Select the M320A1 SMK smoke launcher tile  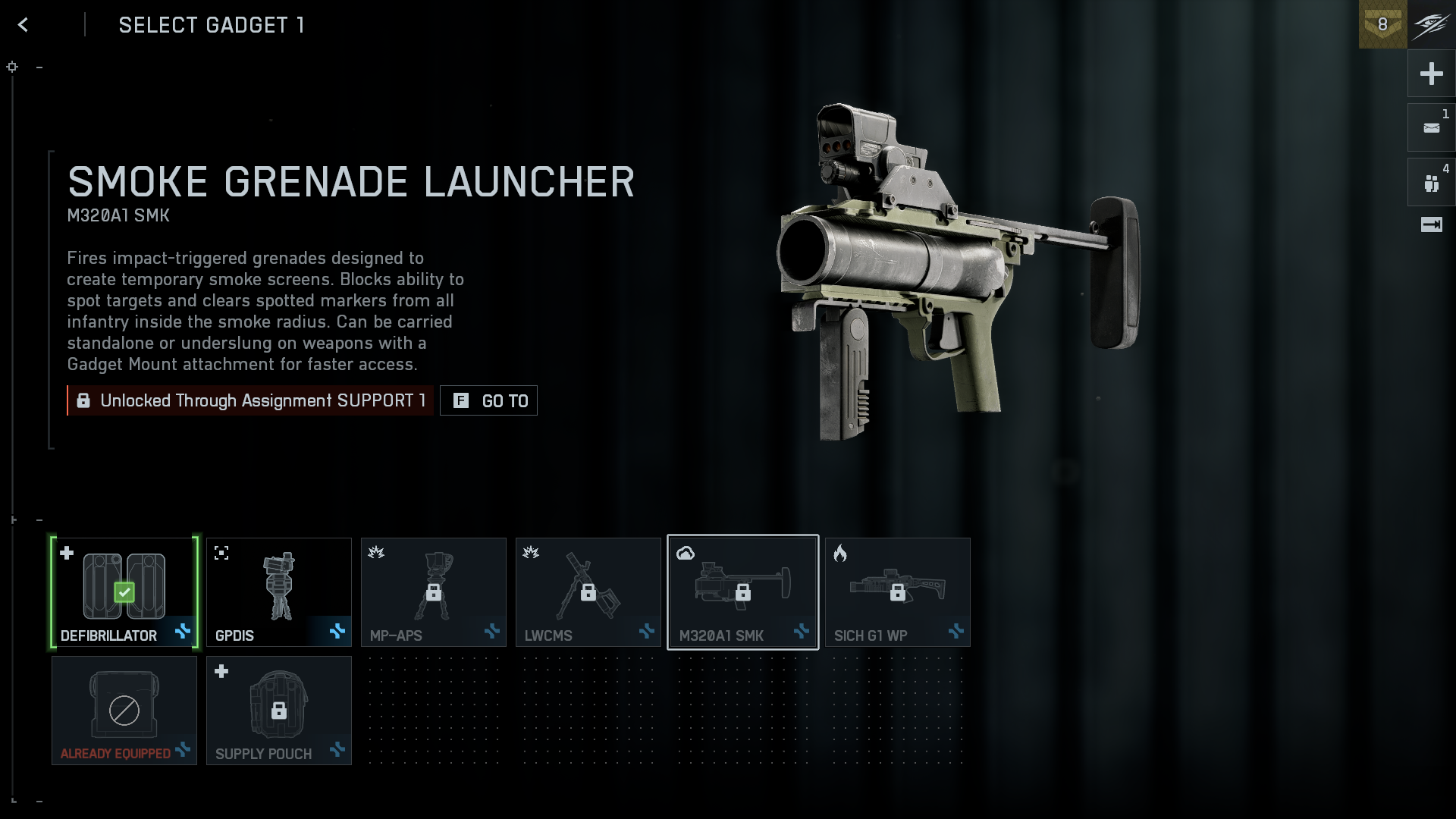pos(743,592)
